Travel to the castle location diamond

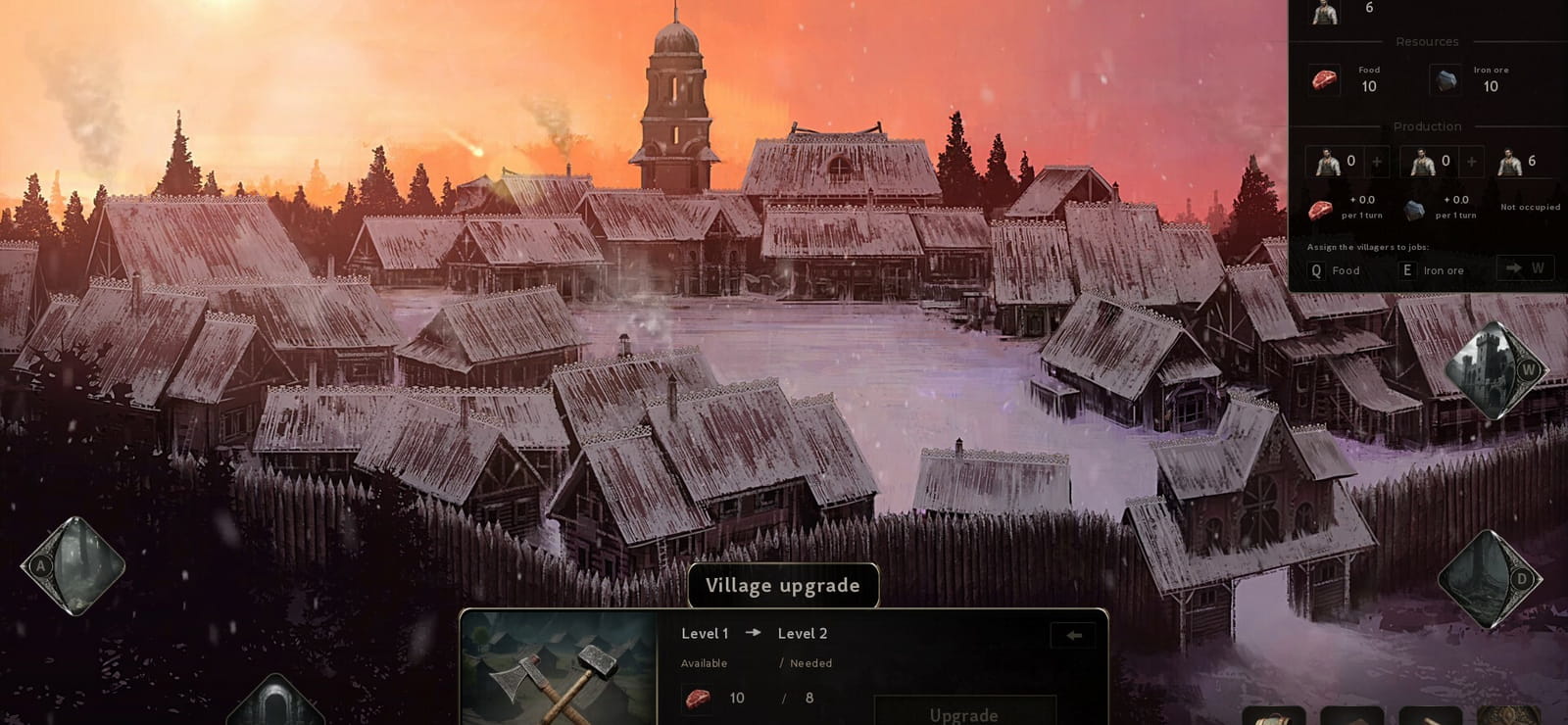click(x=1491, y=371)
